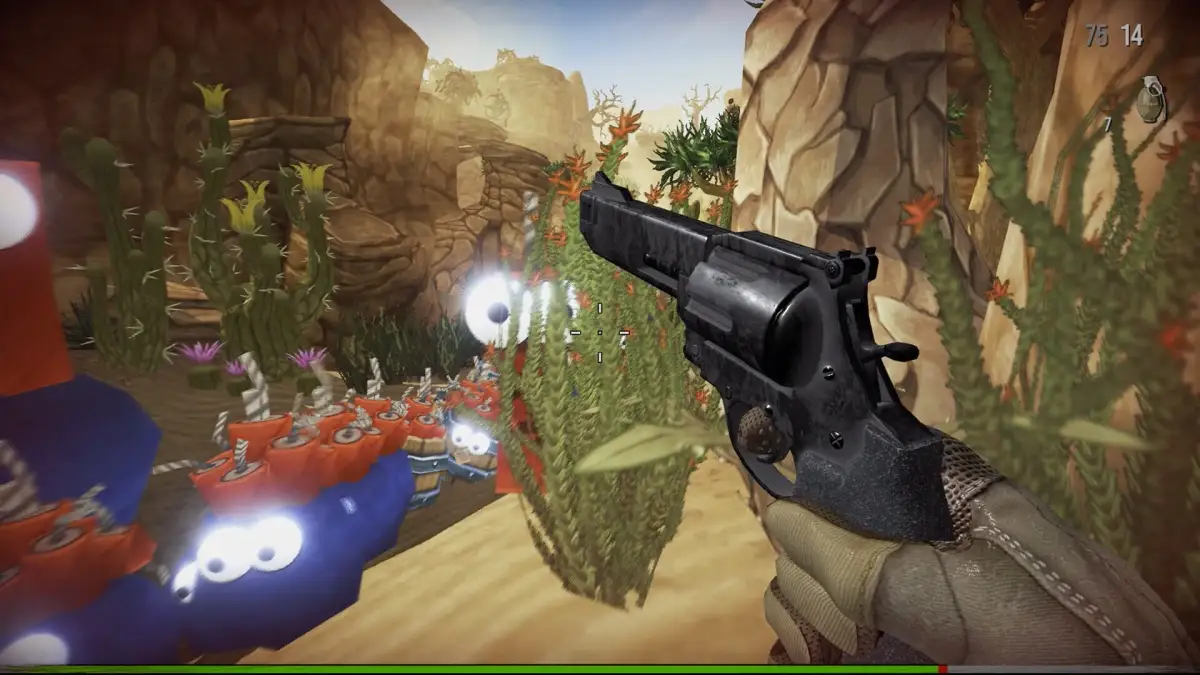Select the grenade icon

[1150, 101]
